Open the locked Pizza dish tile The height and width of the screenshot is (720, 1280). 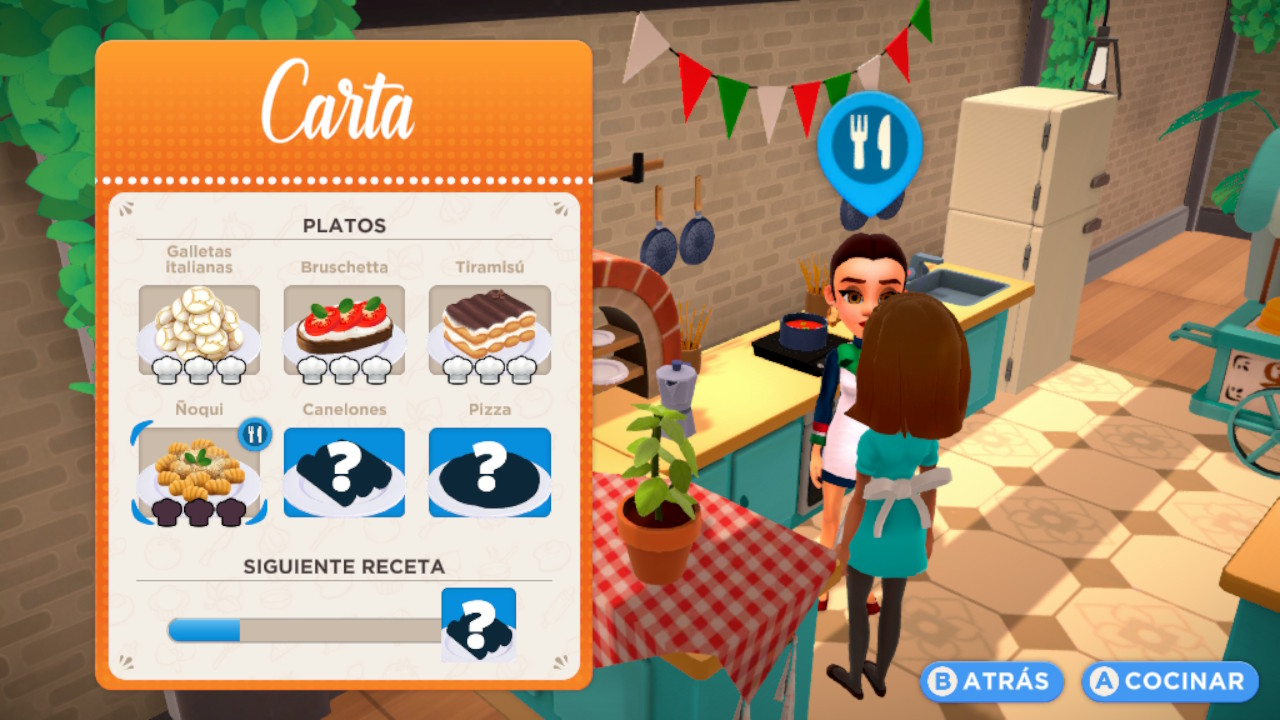(x=489, y=472)
